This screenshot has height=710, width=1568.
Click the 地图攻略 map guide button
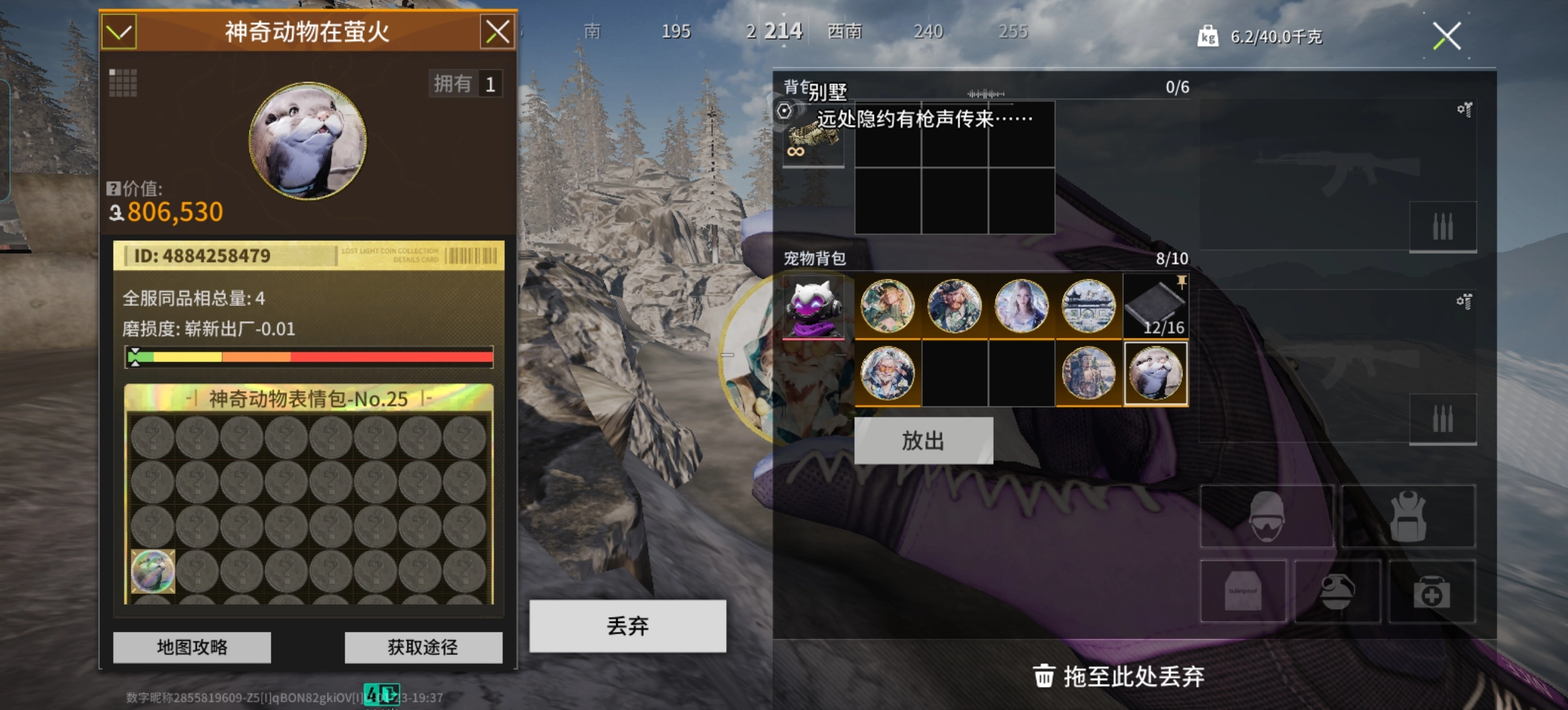click(191, 647)
